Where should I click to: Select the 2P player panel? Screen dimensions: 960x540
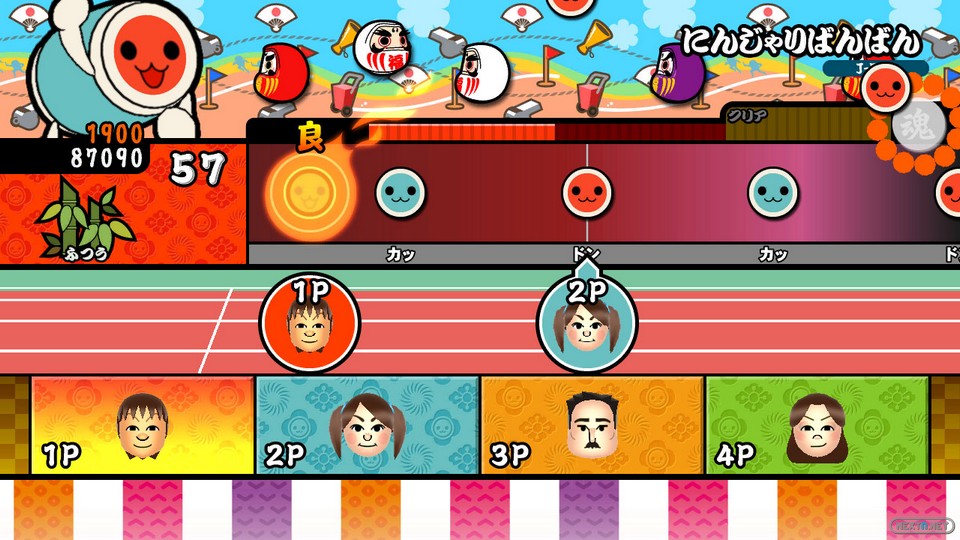[x=368, y=424]
